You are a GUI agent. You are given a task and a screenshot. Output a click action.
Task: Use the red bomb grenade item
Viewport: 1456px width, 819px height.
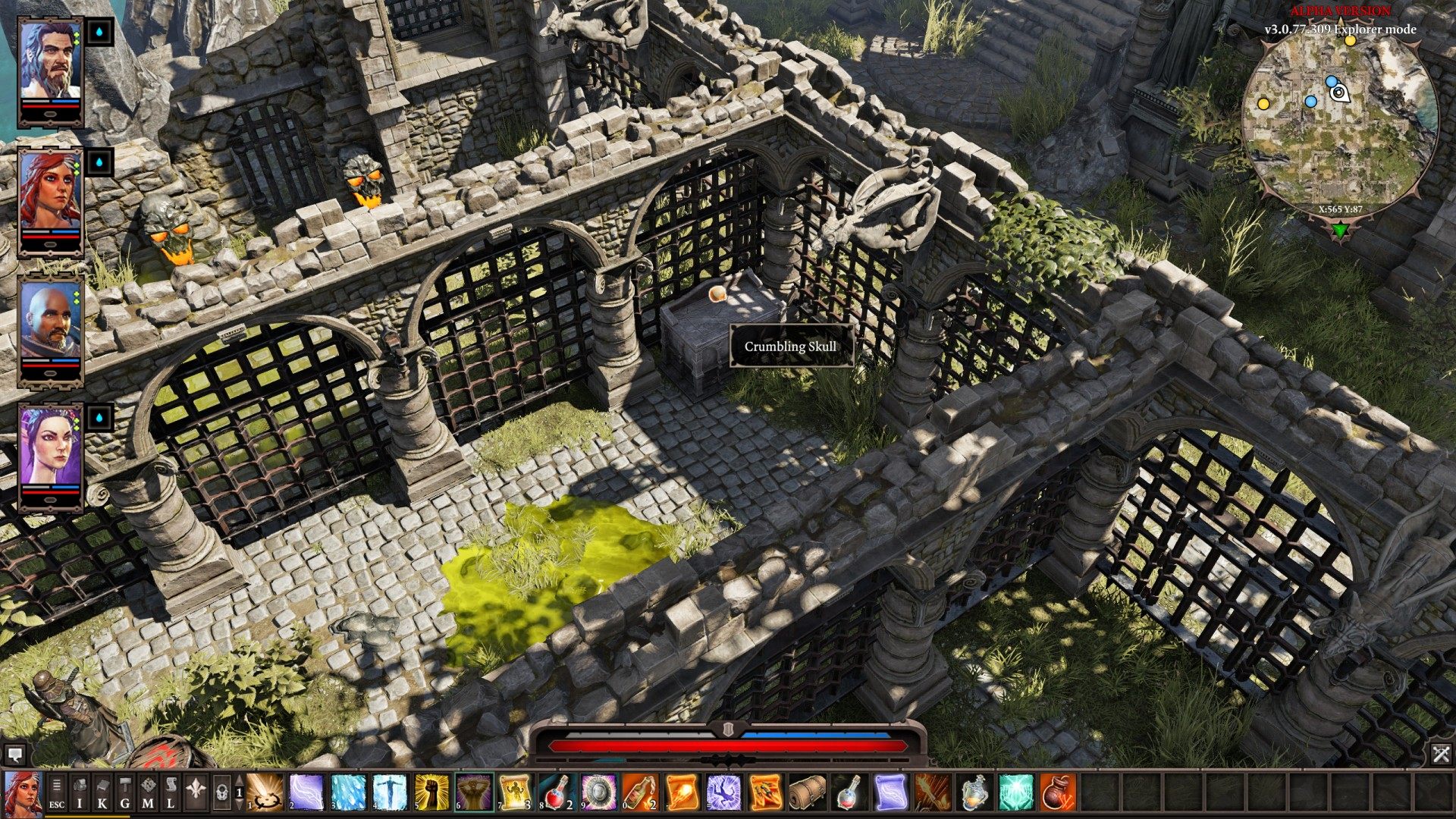point(1057,793)
